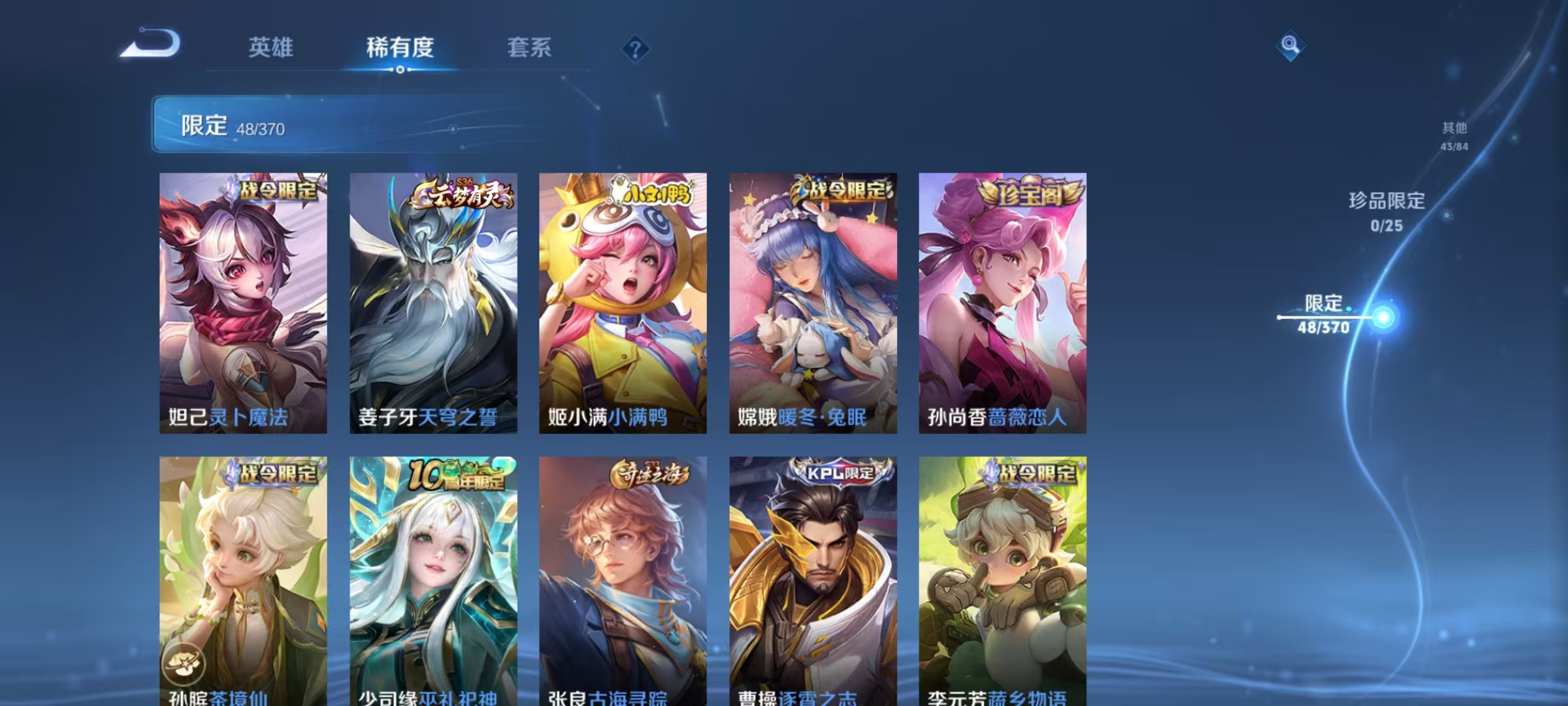Screen dimensions: 1568x706
Task: Switch to the 英雄 tab
Action: [270, 47]
